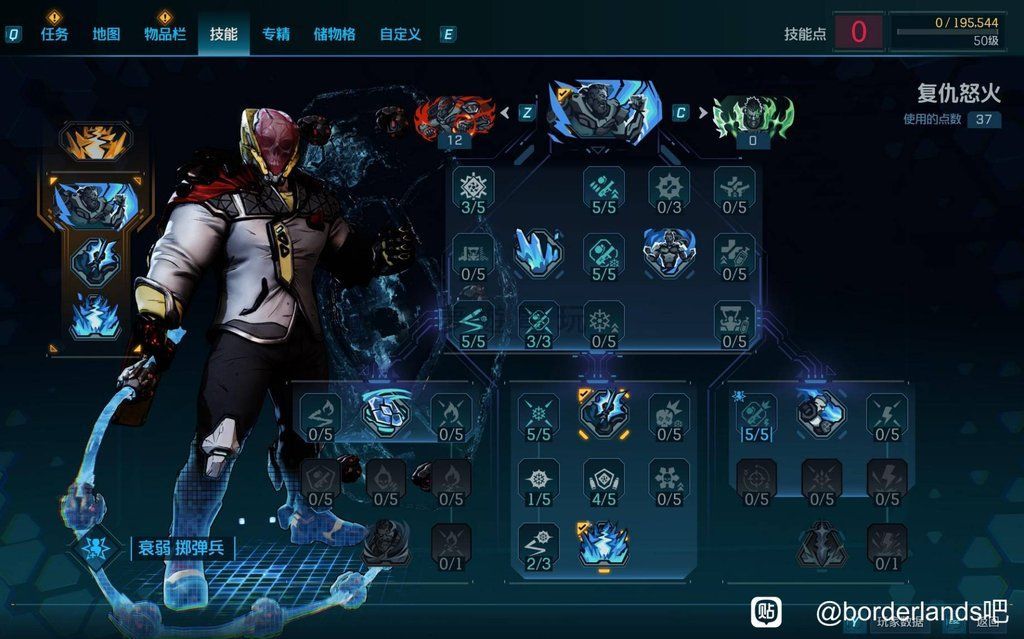Select the skill node showing 3/5
Image resolution: width=1024 pixels, height=639 pixels.
point(473,187)
